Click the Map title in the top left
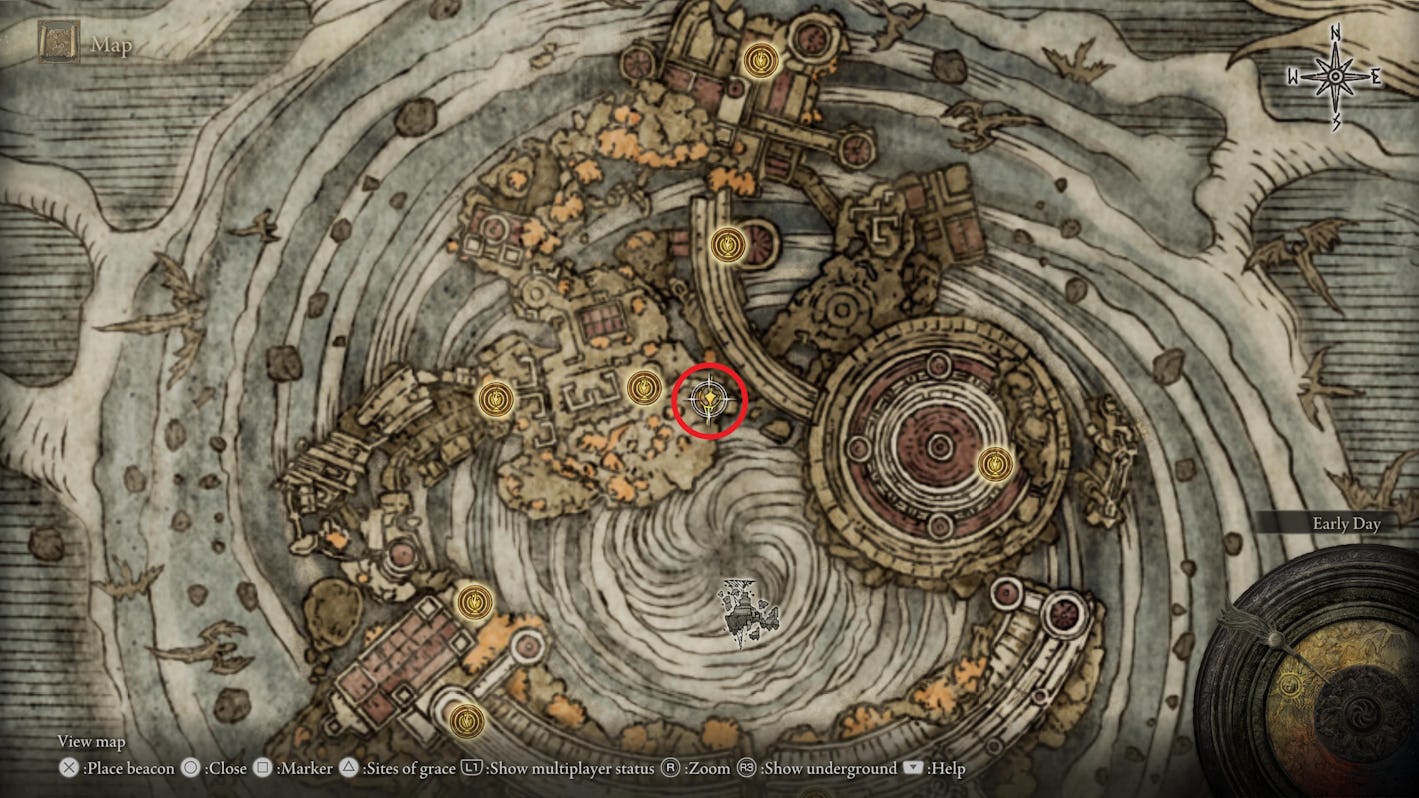This screenshot has height=798, width=1419. point(110,44)
